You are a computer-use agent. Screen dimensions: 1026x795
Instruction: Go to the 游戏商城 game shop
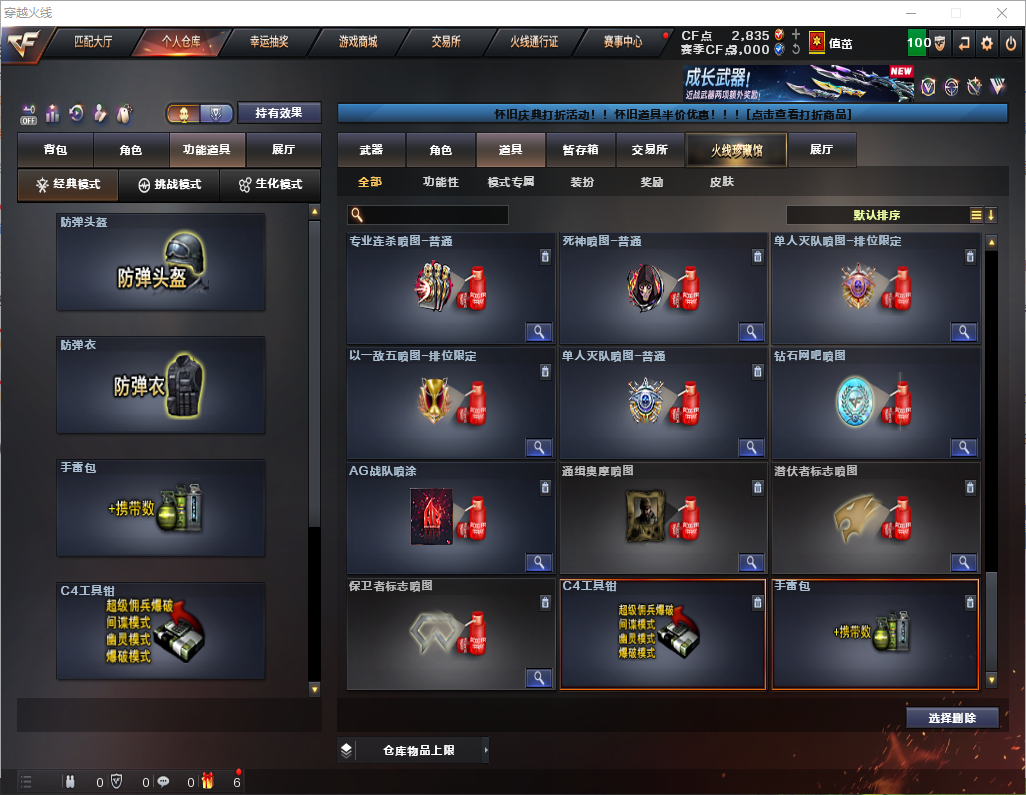click(357, 42)
